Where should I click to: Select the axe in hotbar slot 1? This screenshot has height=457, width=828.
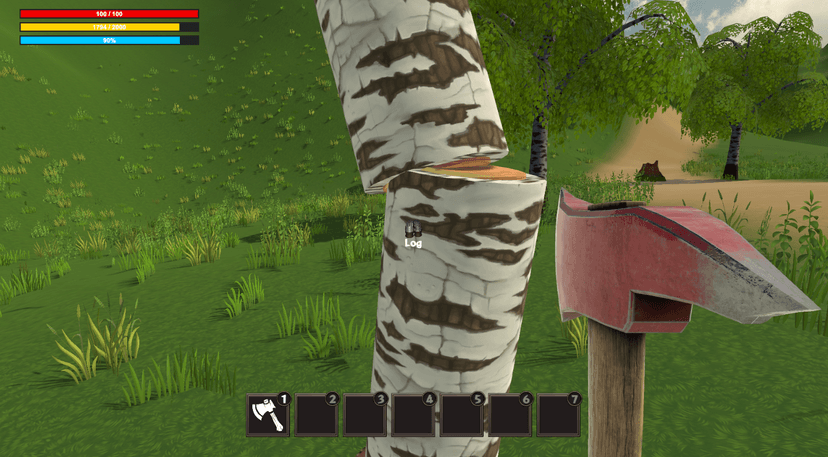(x=267, y=415)
